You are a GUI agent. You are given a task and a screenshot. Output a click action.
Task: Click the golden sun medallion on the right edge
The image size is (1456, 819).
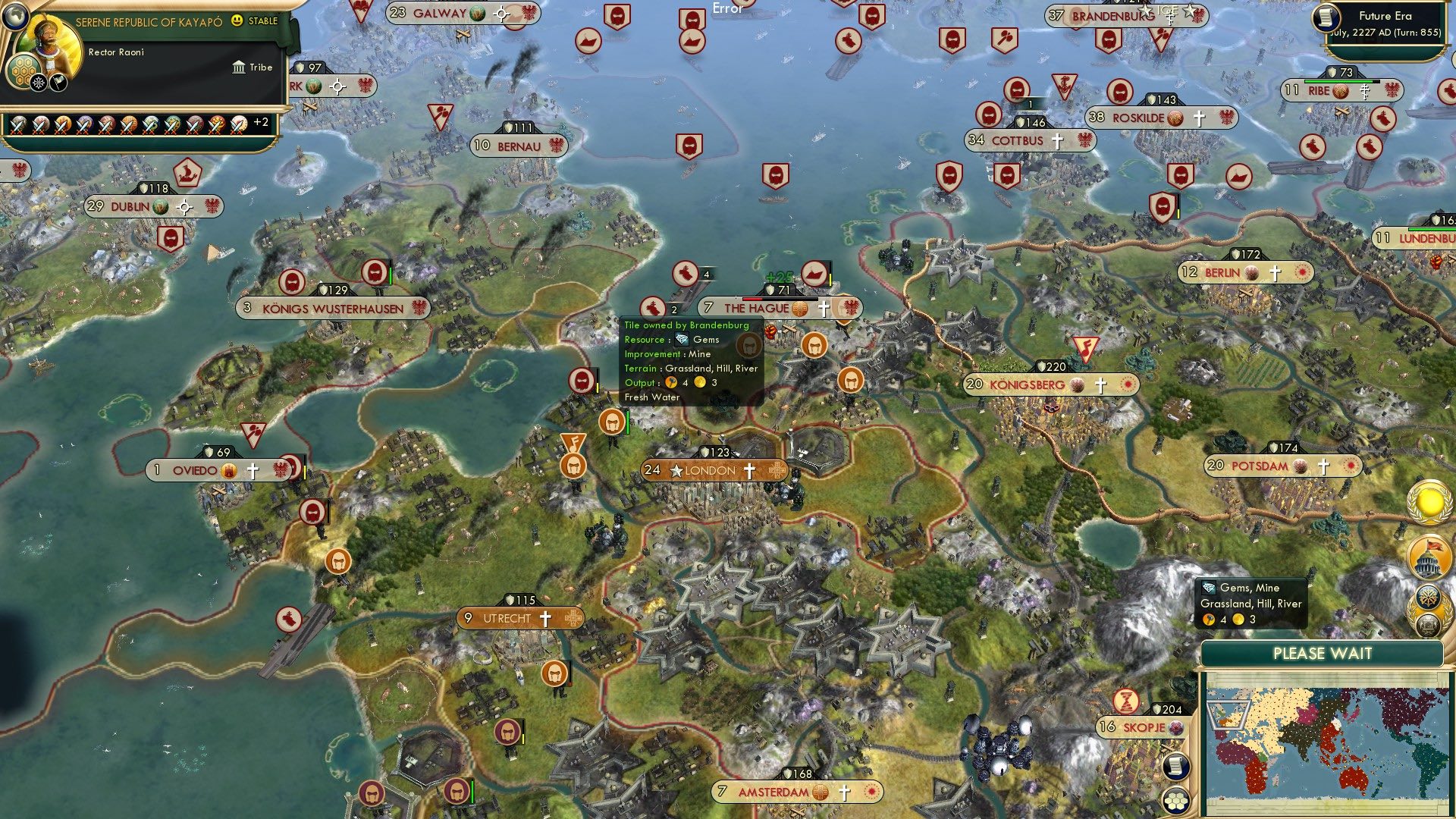pos(1429,502)
